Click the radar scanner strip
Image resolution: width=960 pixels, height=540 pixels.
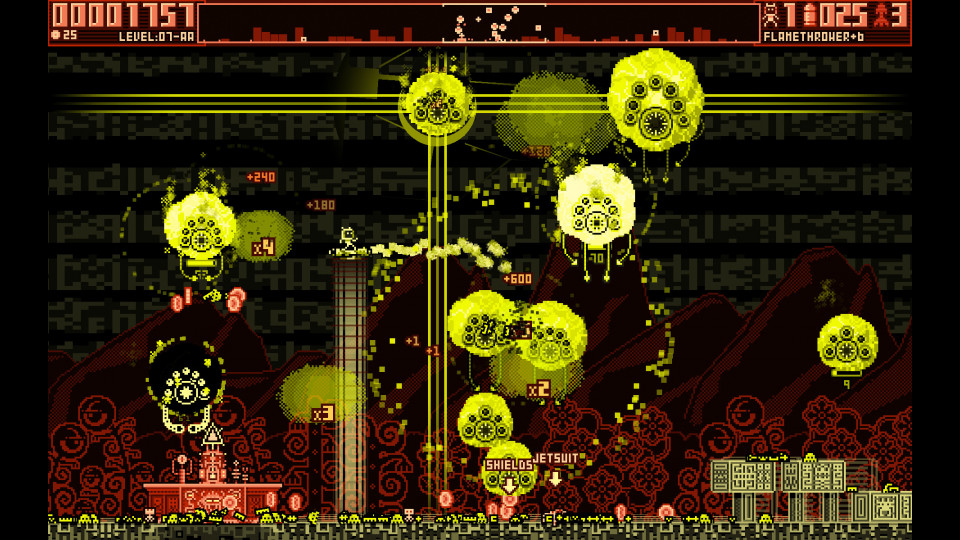(479, 23)
